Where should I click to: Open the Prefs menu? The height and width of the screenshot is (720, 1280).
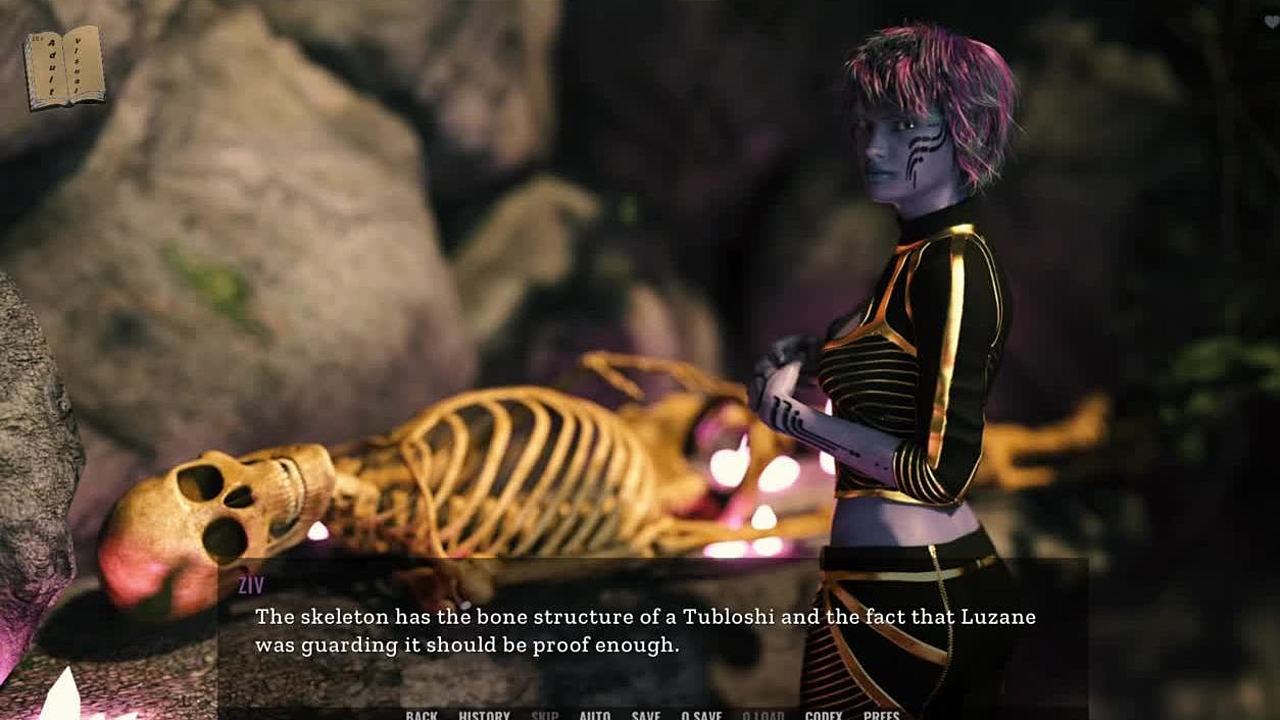click(881, 715)
